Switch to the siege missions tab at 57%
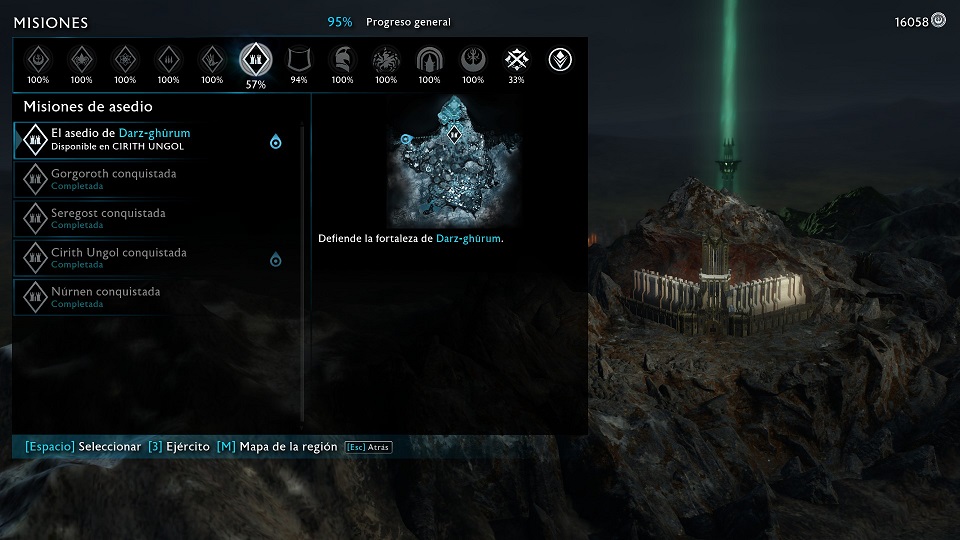 tap(255, 61)
